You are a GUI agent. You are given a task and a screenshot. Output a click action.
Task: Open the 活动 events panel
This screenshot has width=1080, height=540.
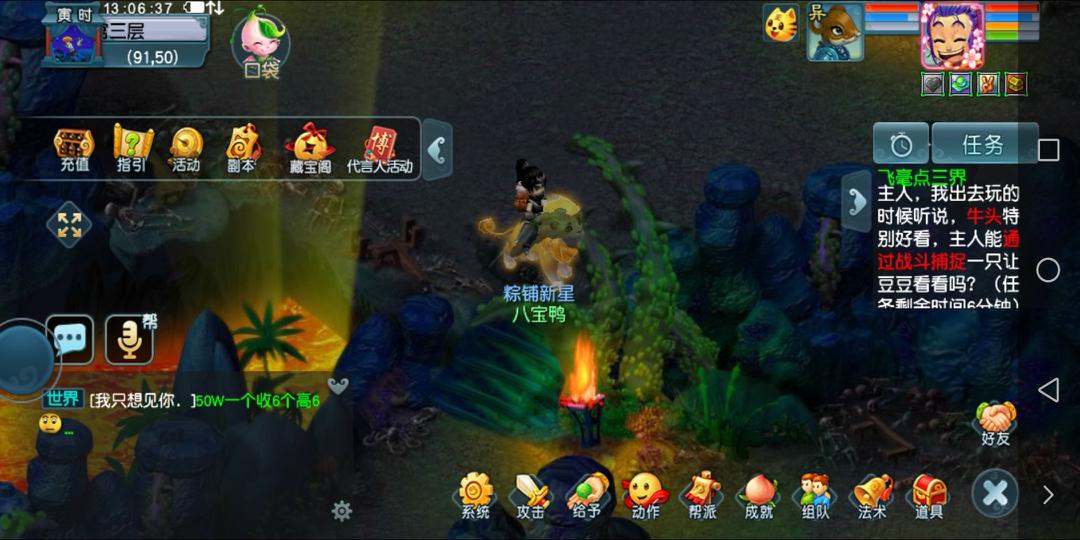coord(186,149)
